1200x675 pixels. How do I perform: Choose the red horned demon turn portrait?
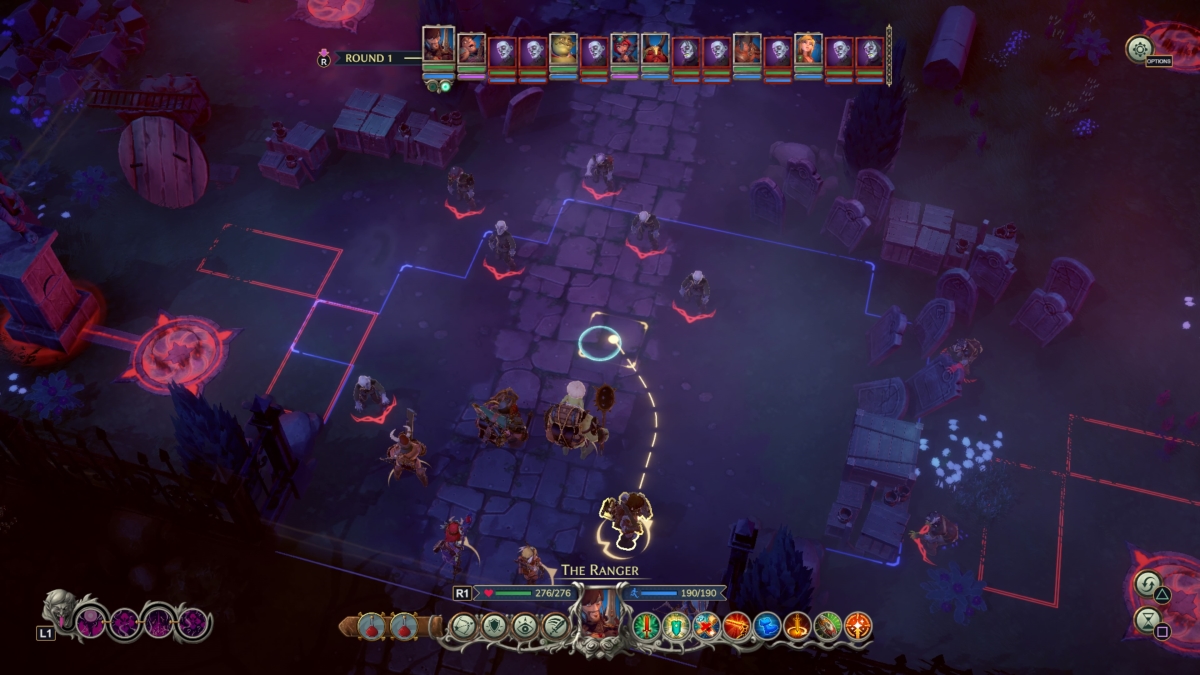[x=655, y=49]
